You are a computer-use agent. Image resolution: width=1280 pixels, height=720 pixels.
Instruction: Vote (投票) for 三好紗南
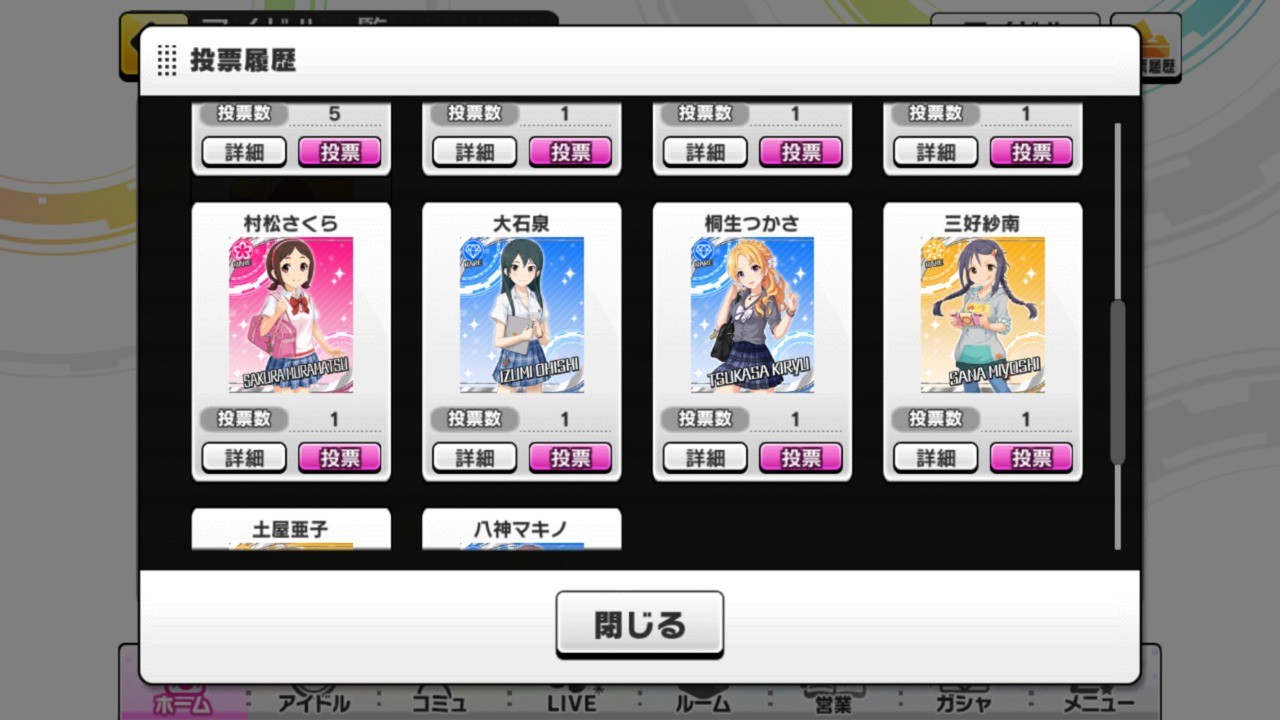click(x=1031, y=458)
